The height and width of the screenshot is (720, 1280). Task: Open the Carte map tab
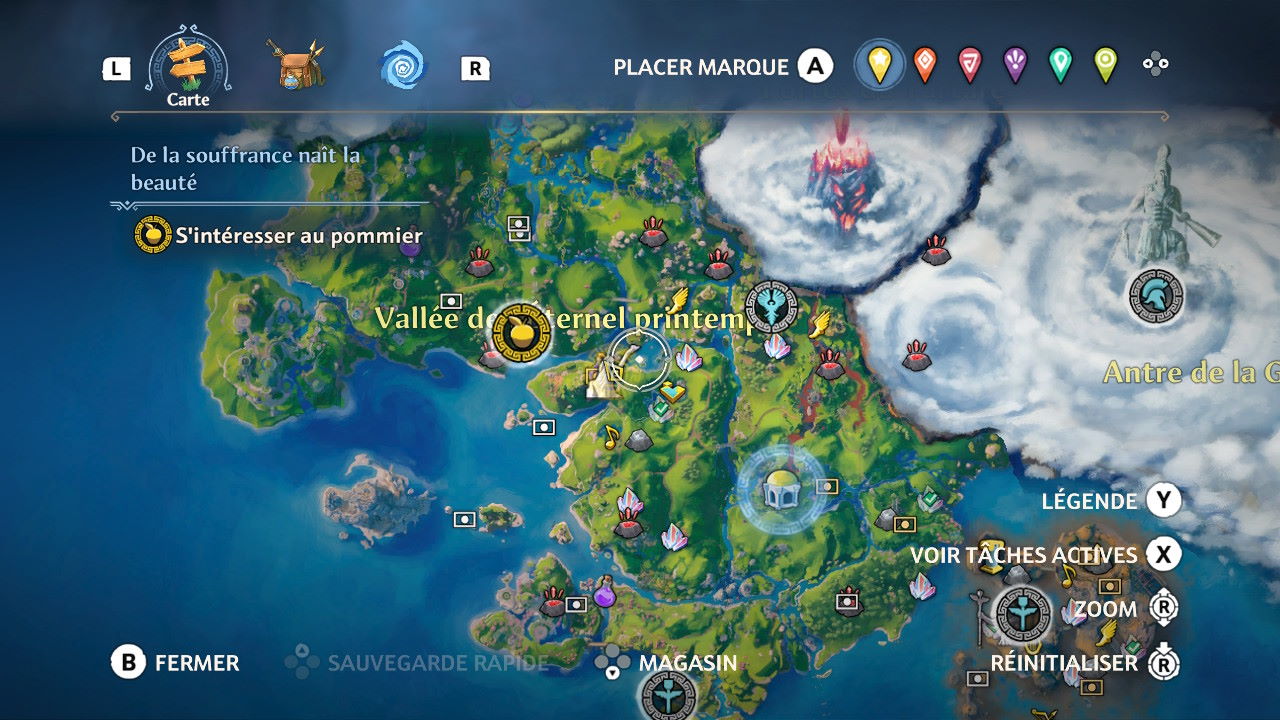click(188, 68)
